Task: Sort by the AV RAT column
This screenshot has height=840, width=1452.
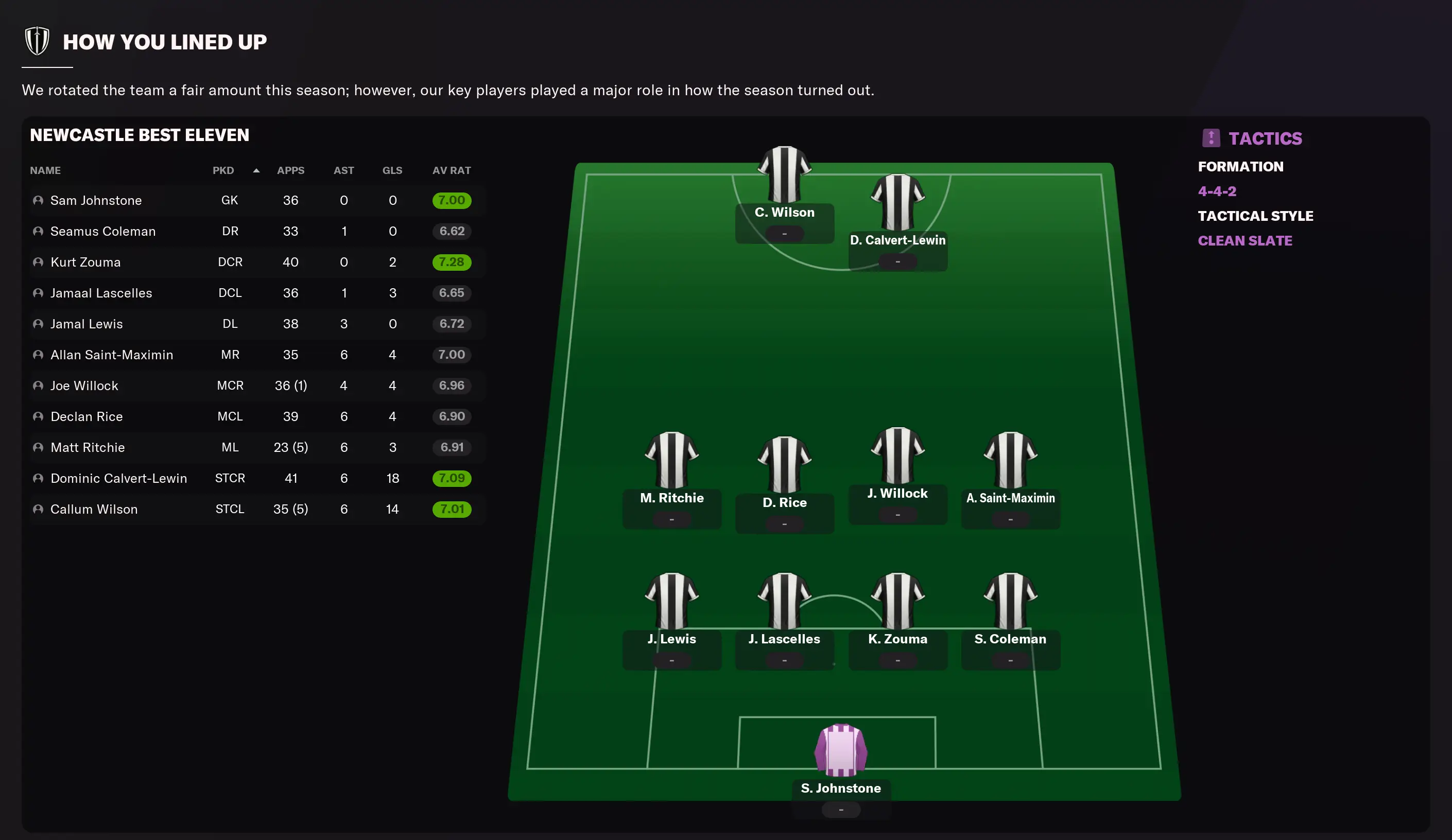Action: click(x=451, y=170)
